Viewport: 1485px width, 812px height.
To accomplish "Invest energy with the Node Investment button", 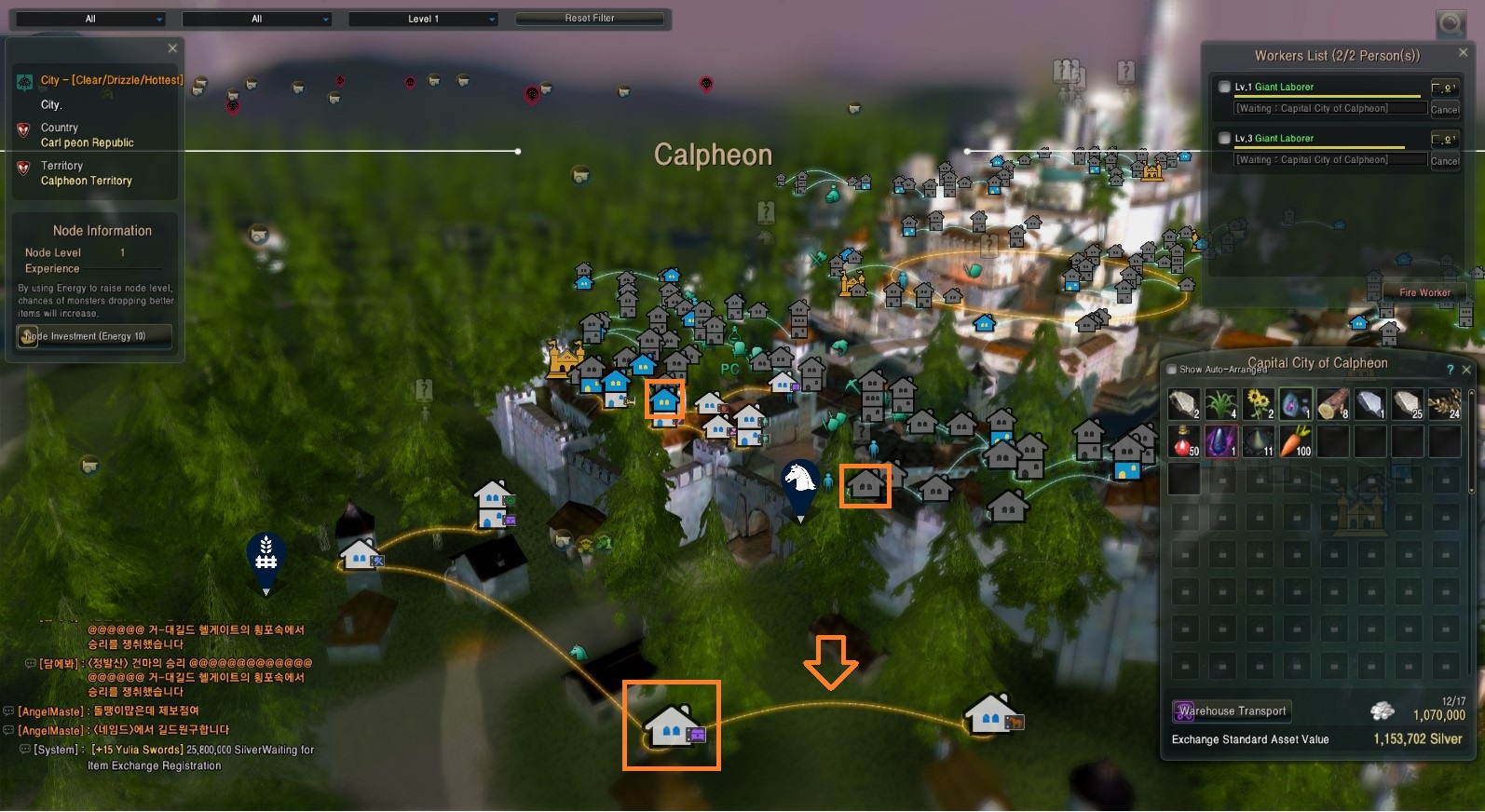I will tap(95, 336).
